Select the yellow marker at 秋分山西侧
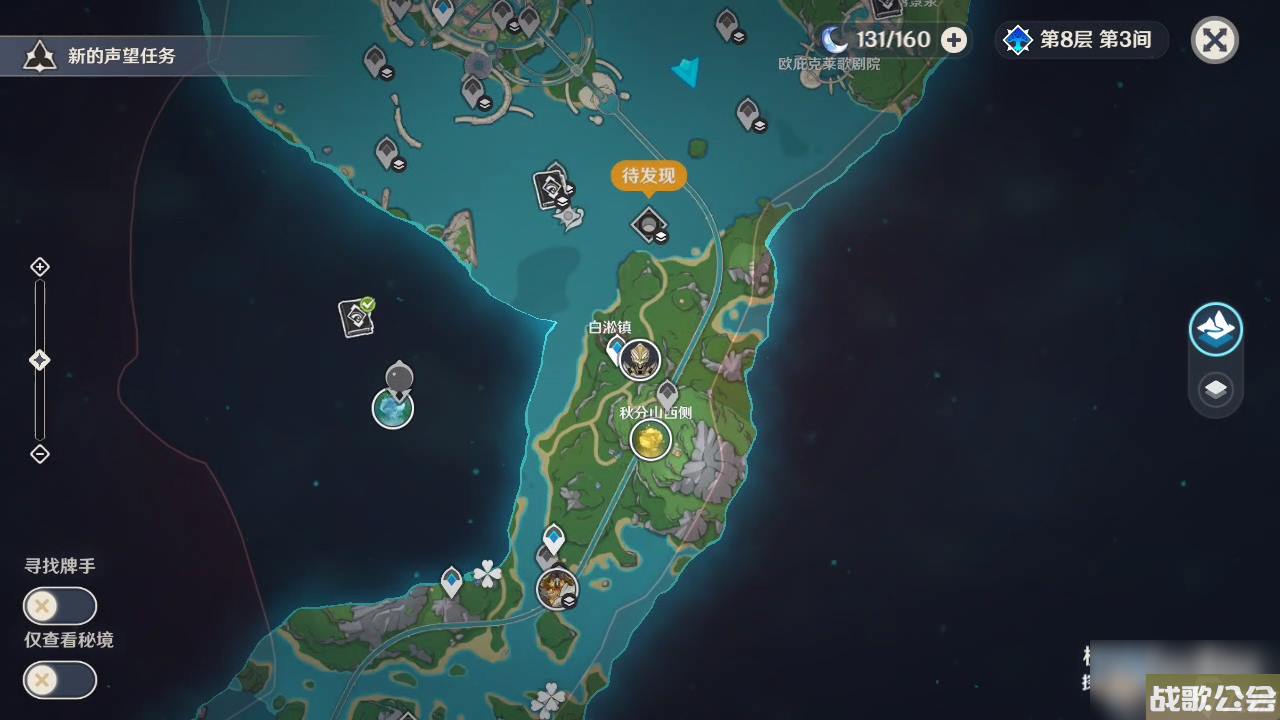This screenshot has width=1280, height=720. click(650, 438)
